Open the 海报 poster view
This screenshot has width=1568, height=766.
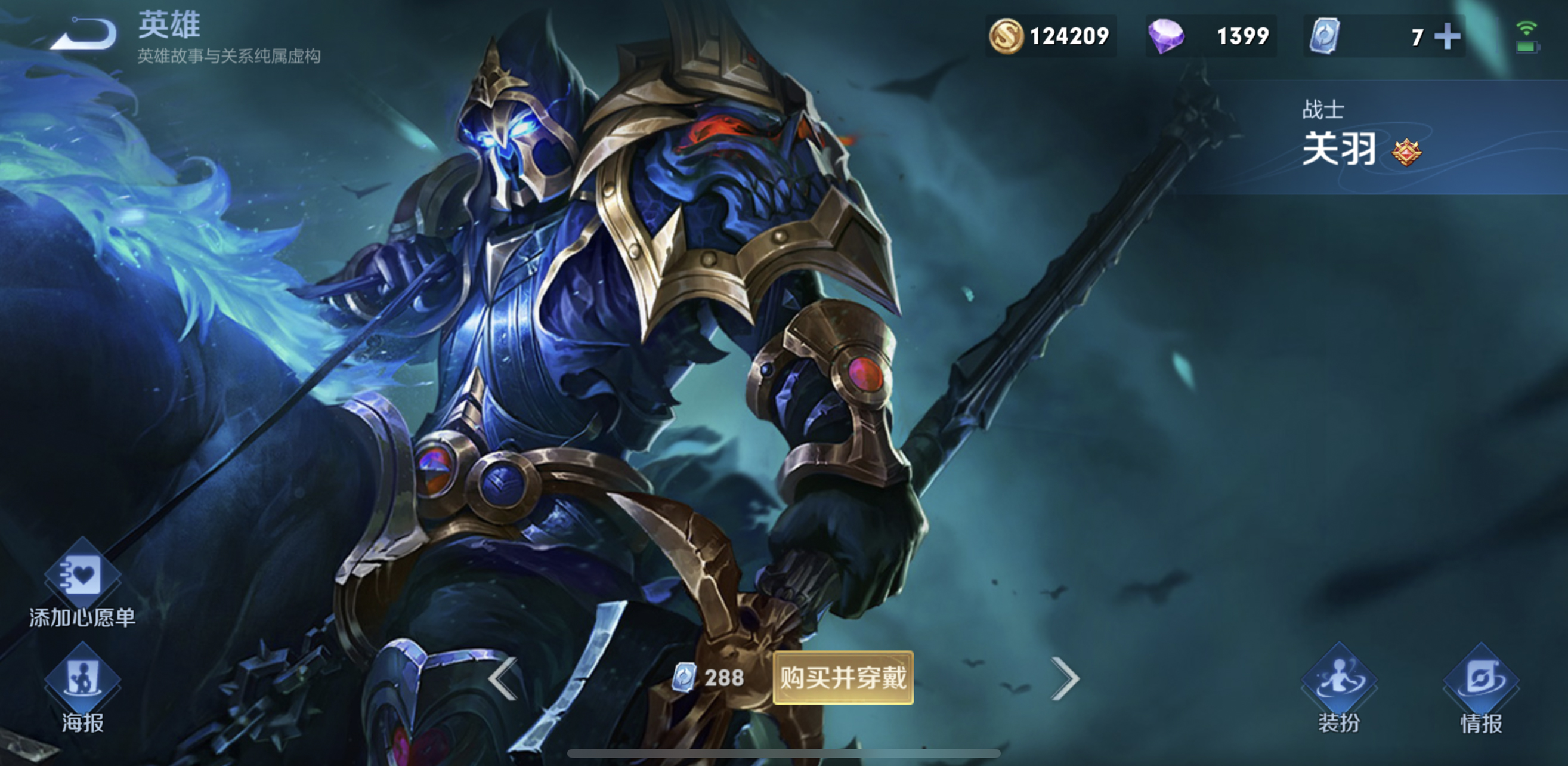[82, 694]
